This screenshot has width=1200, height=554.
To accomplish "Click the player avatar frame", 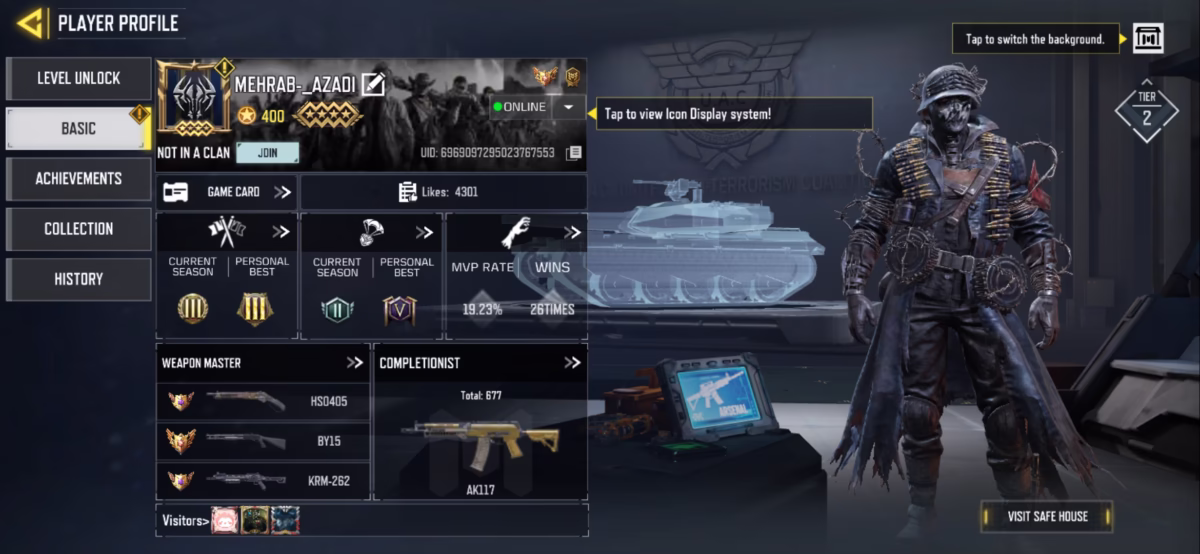I will click(194, 100).
